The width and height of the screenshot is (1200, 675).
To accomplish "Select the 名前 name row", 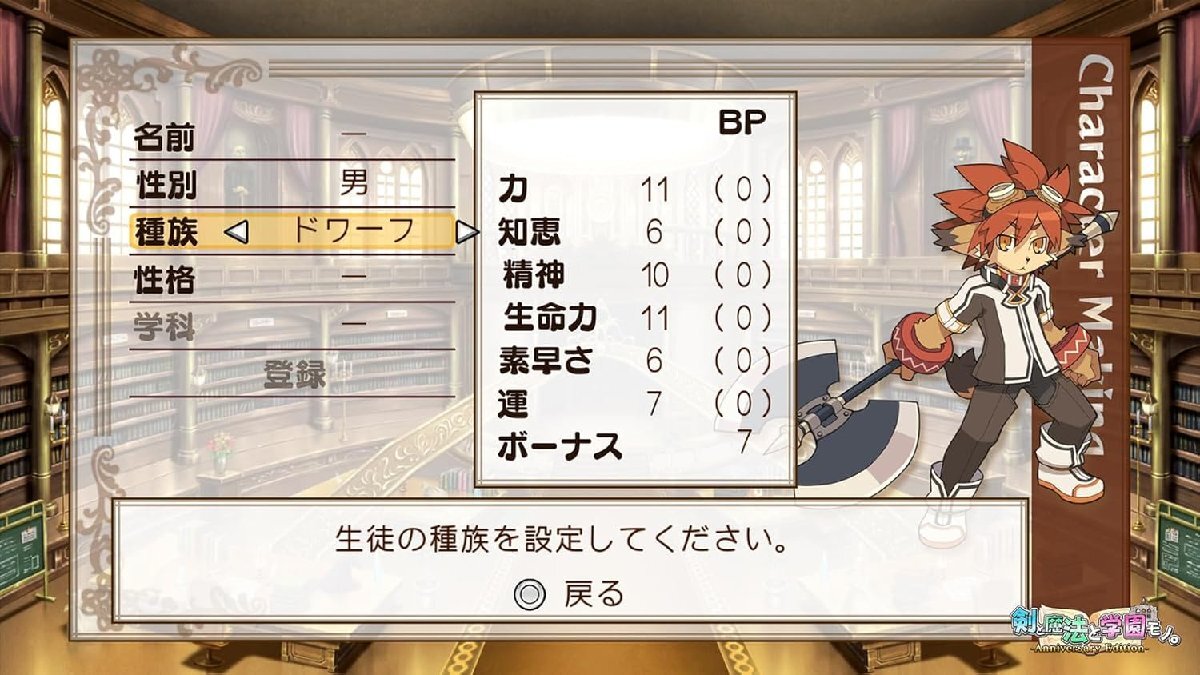I will (291, 138).
